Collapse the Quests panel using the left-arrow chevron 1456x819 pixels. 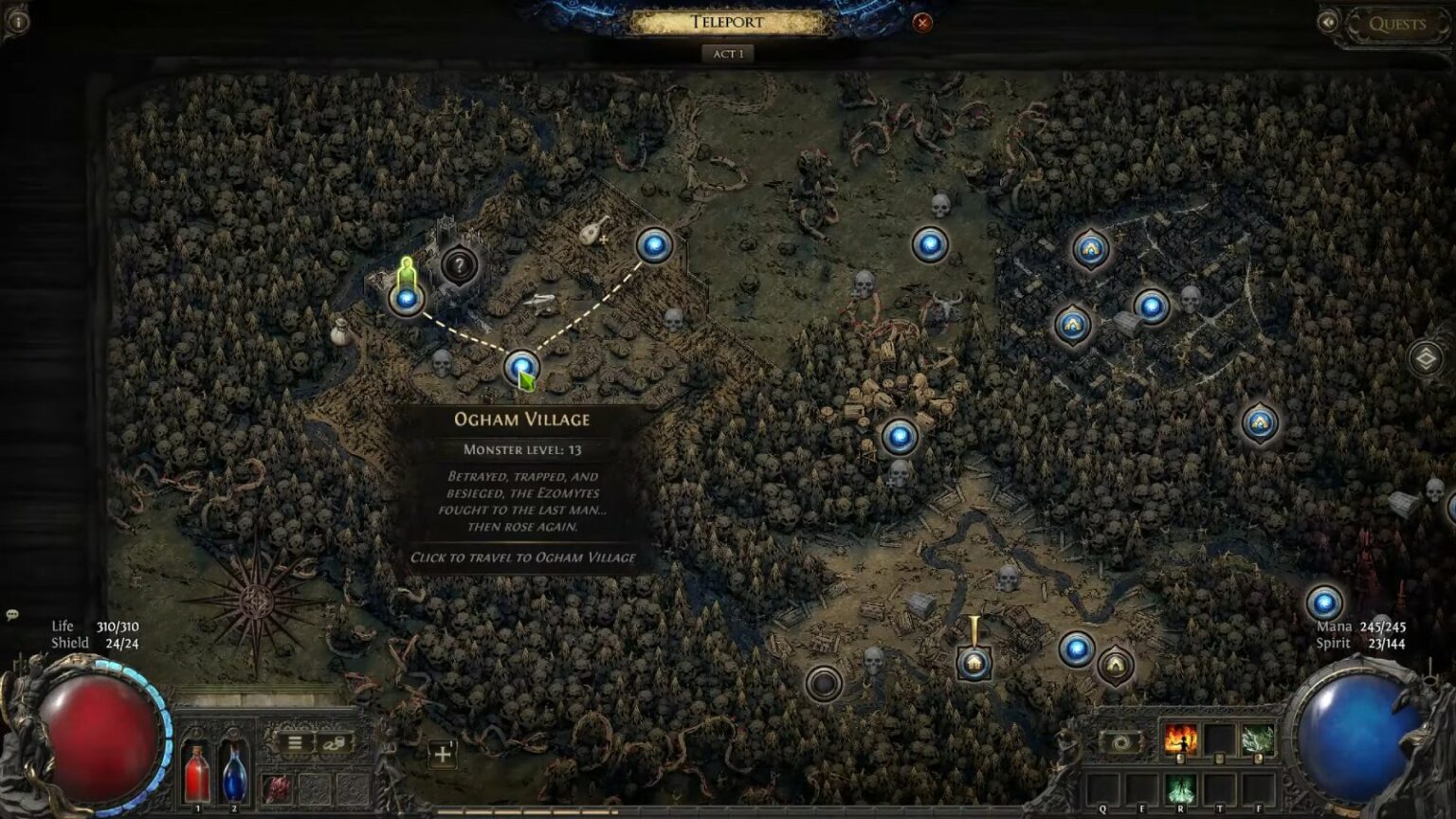[1328, 22]
